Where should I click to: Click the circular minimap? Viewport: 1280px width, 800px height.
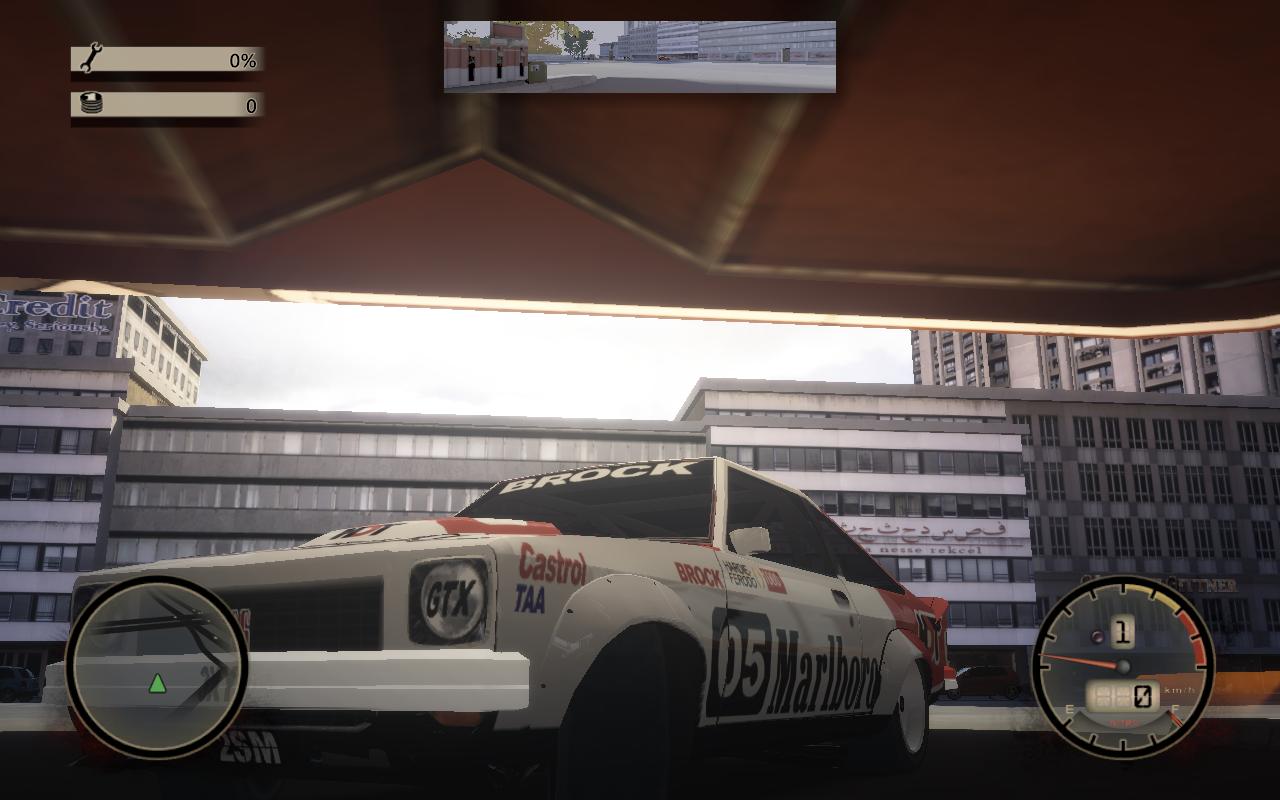click(x=157, y=665)
